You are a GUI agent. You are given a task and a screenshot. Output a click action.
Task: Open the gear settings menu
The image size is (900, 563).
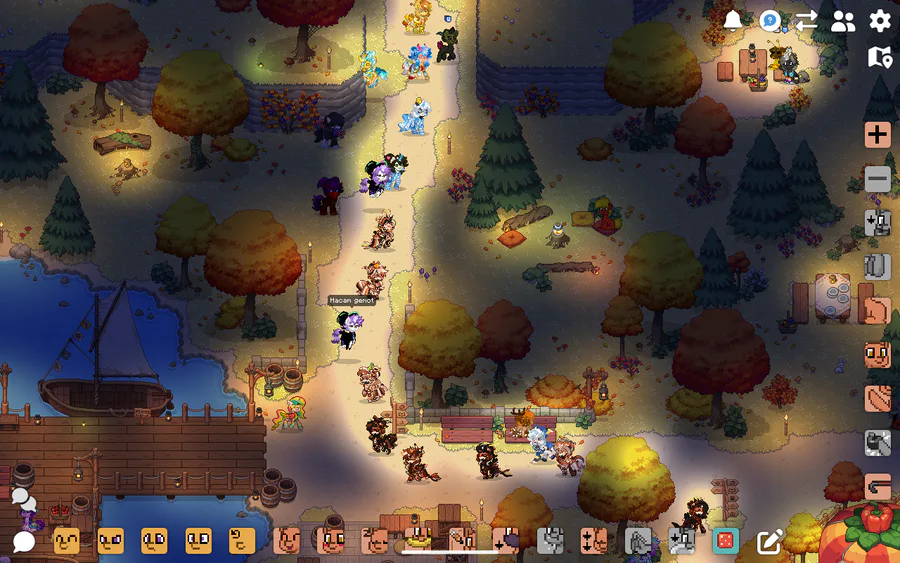pos(880,21)
